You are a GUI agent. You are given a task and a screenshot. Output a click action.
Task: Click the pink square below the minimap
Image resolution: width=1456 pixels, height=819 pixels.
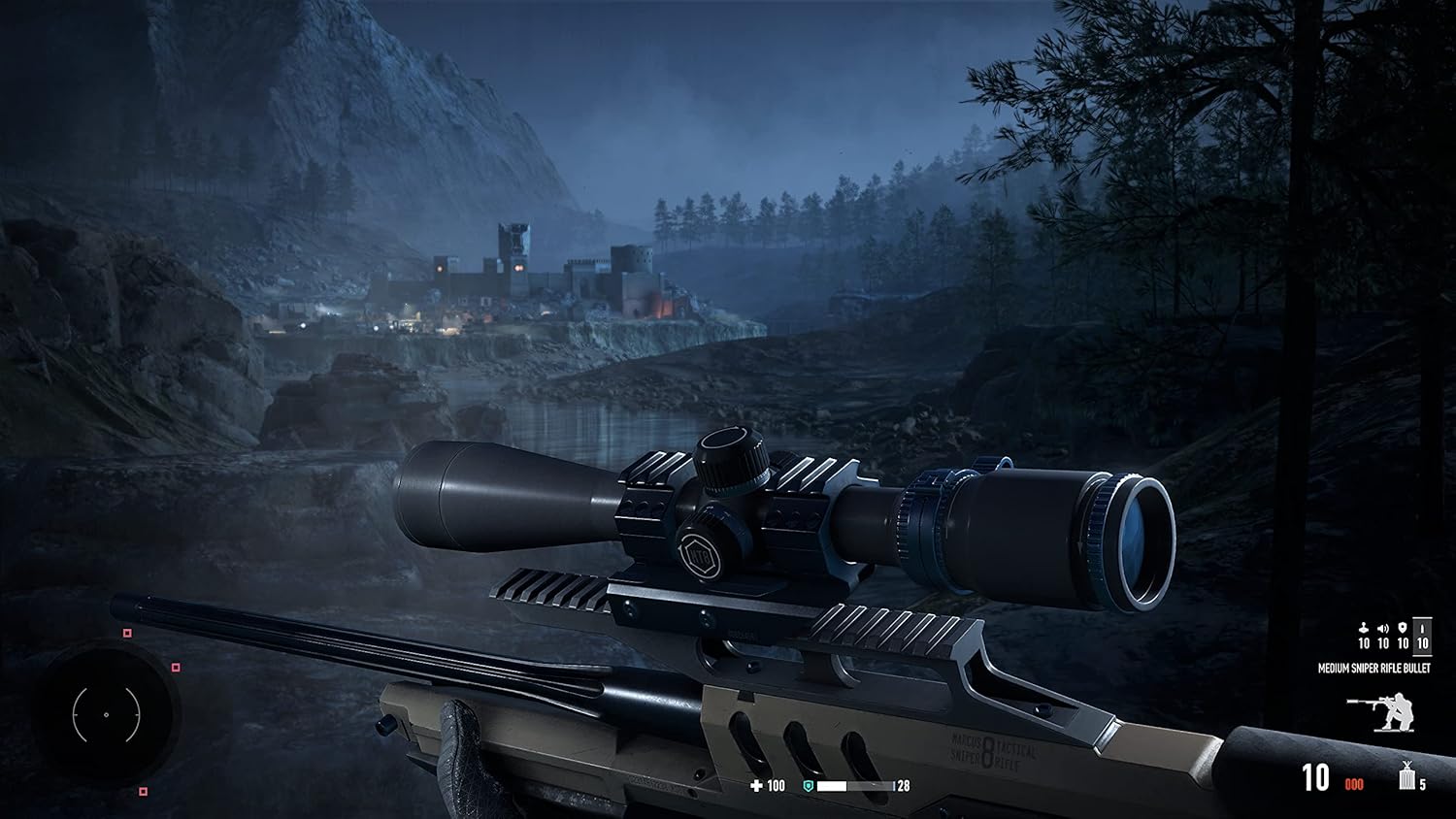[144, 791]
